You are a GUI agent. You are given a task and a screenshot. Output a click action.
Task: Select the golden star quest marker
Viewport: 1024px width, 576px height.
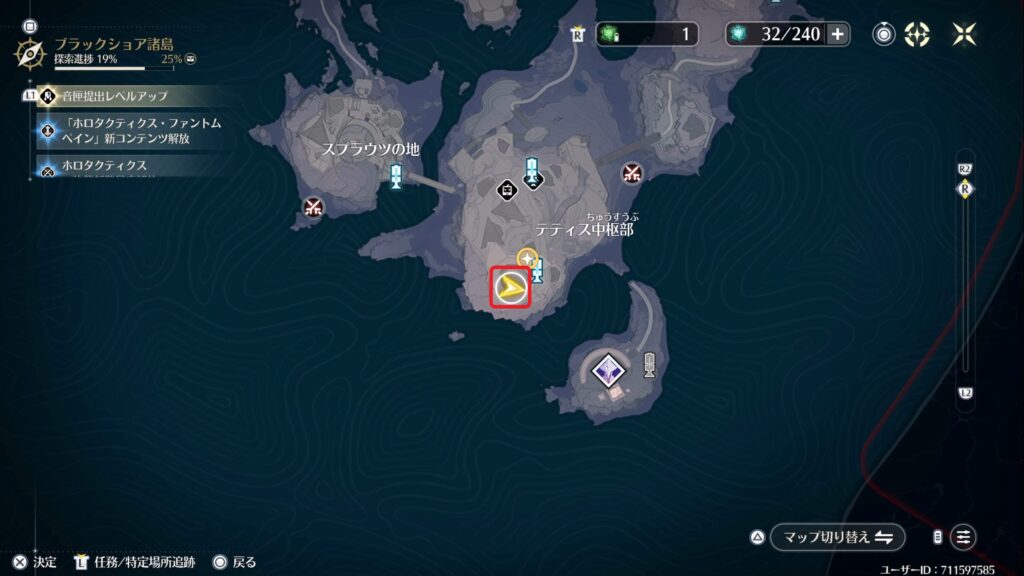click(x=527, y=258)
